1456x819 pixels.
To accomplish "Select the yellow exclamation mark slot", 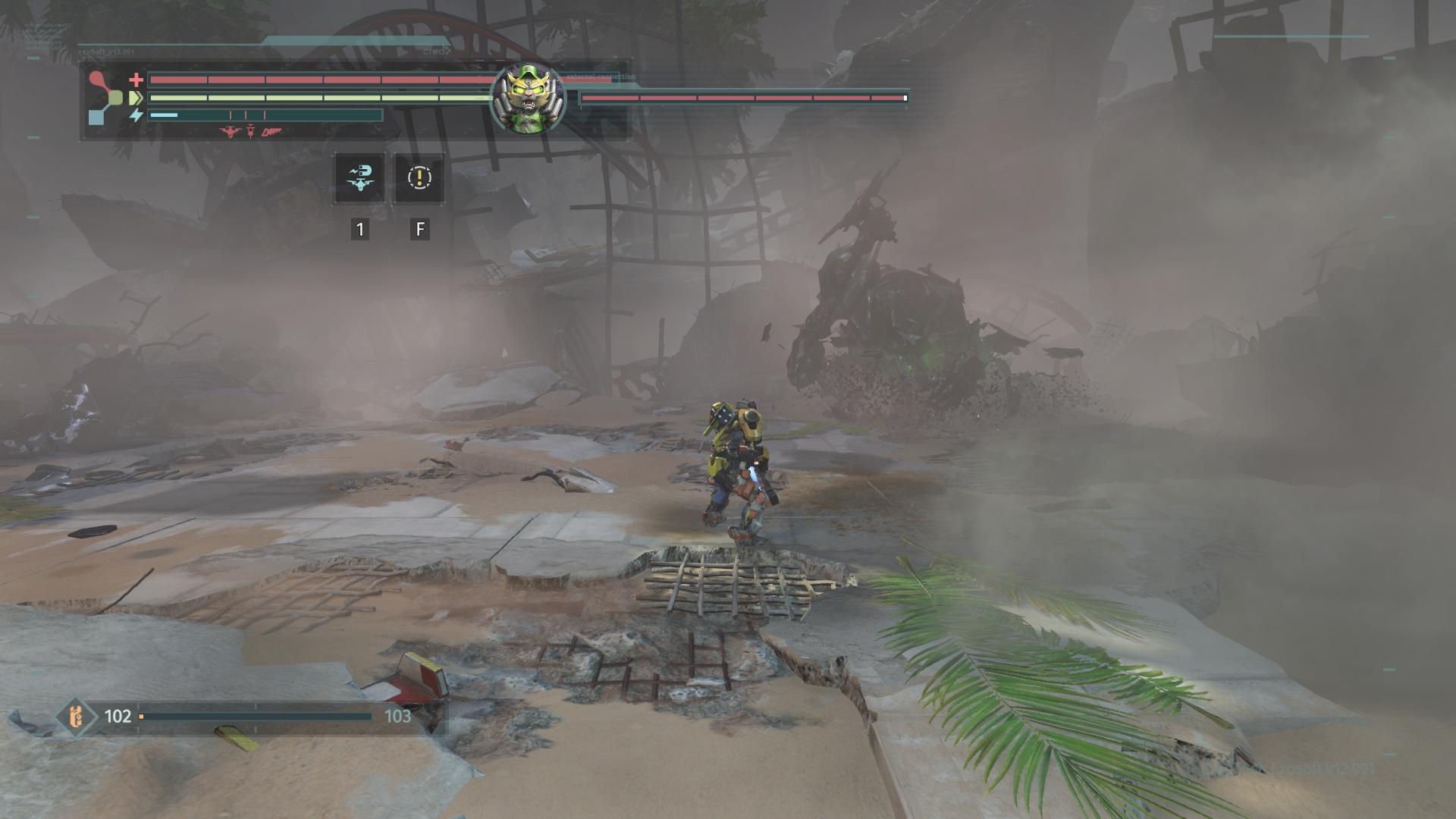I will click(x=419, y=178).
